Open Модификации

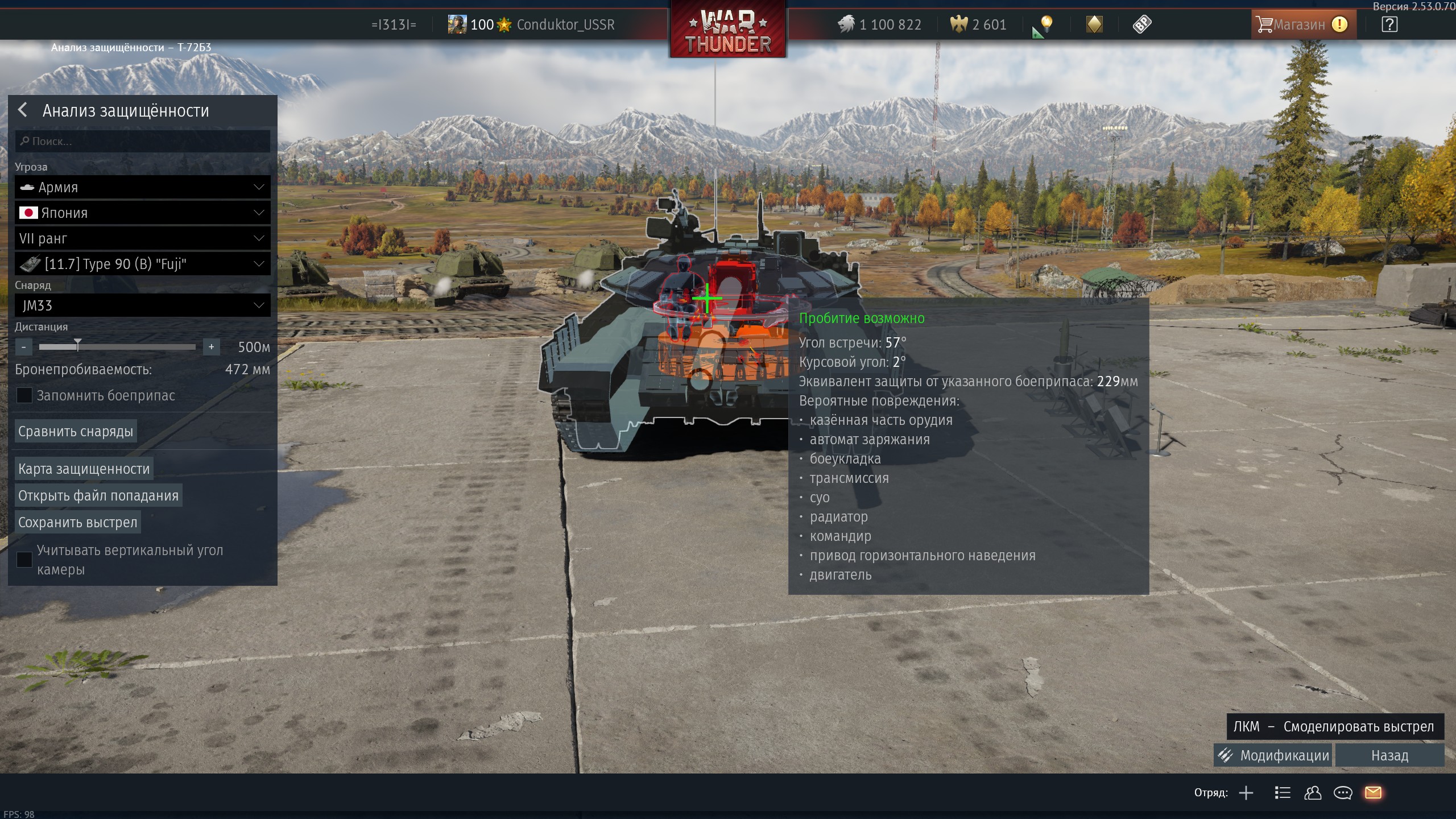[1274, 755]
